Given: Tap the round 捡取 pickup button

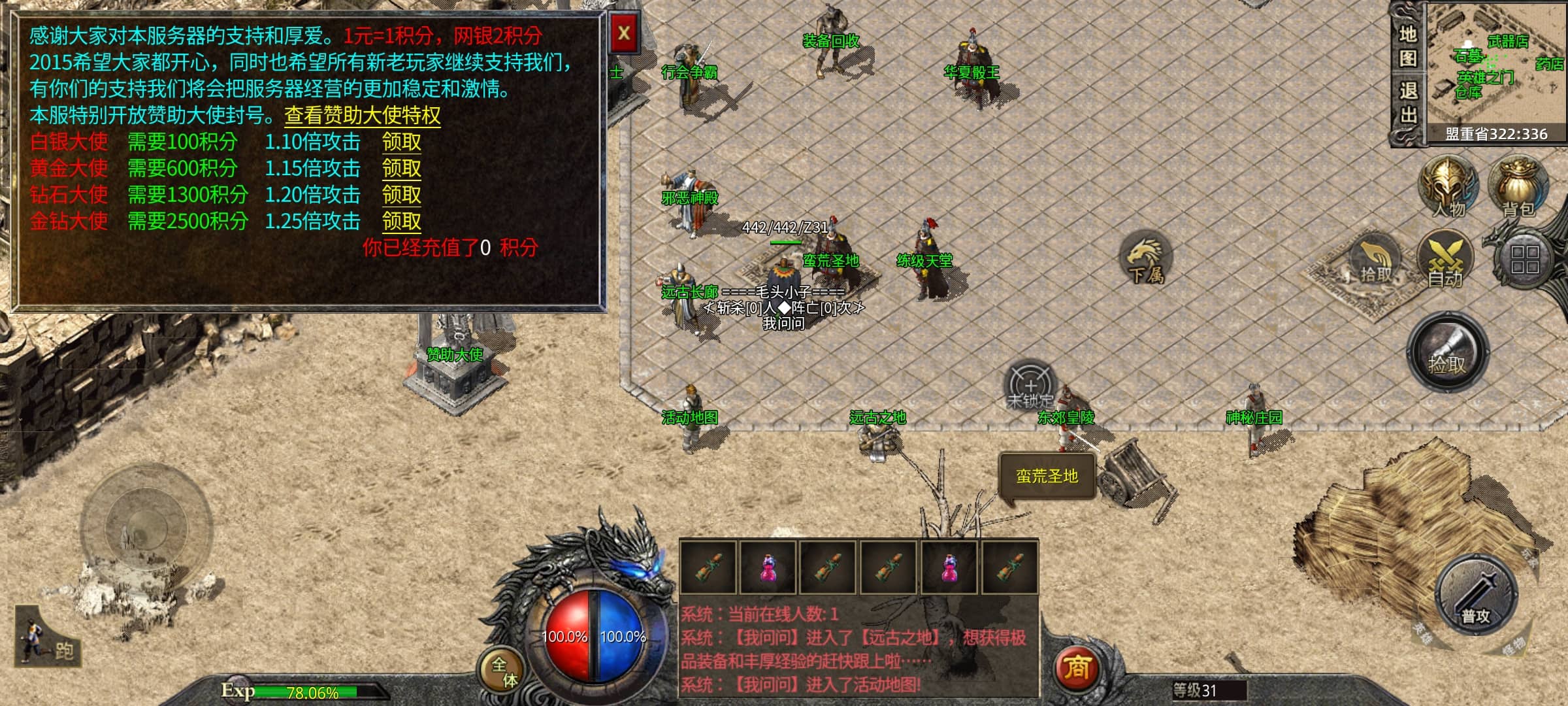Looking at the screenshot, I should click(1447, 353).
